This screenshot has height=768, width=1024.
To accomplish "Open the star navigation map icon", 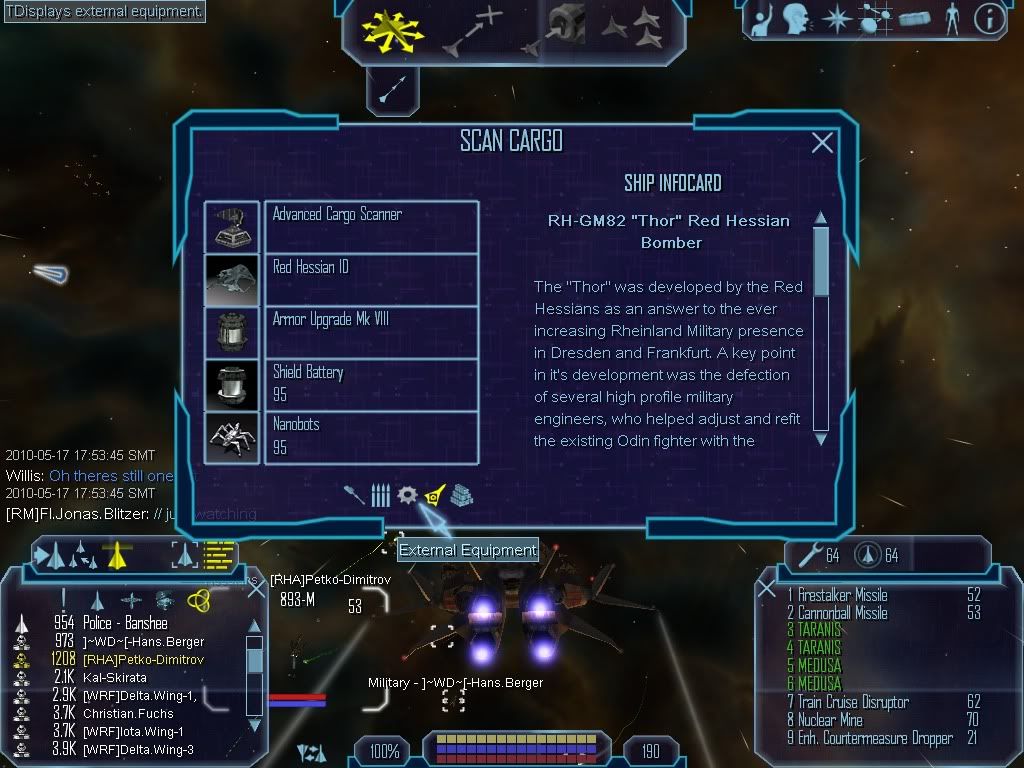I will pyautogui.click(x=835, y=20).
